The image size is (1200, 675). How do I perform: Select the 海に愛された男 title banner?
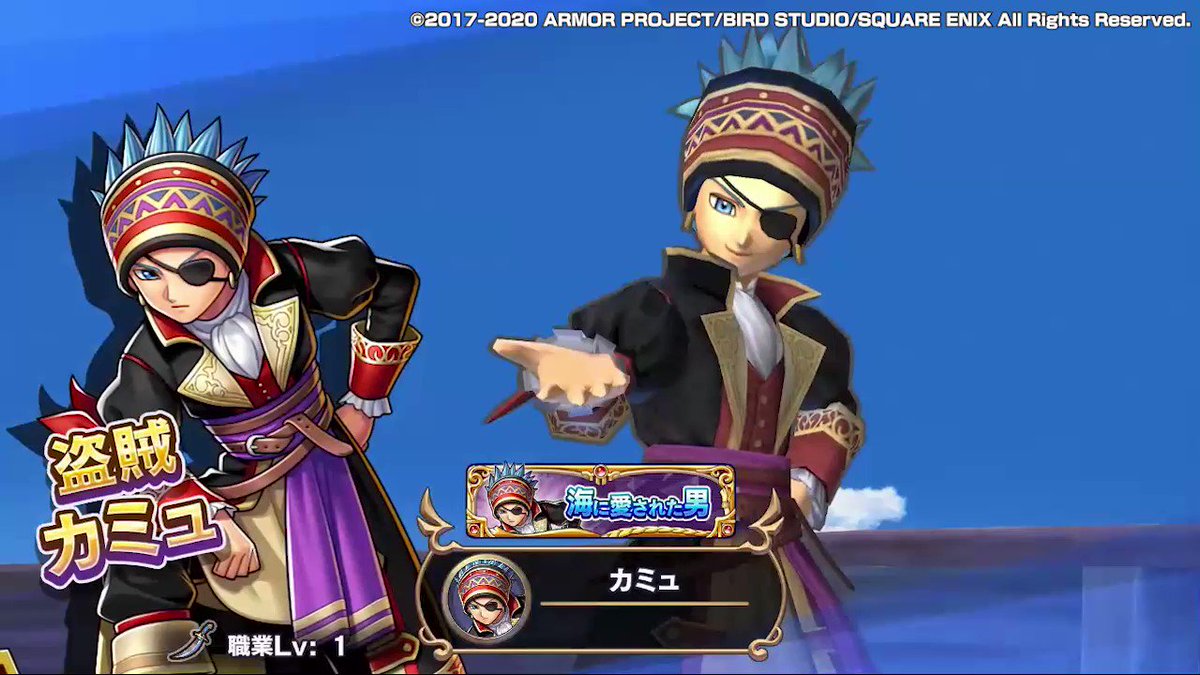(x=601, y=502)
